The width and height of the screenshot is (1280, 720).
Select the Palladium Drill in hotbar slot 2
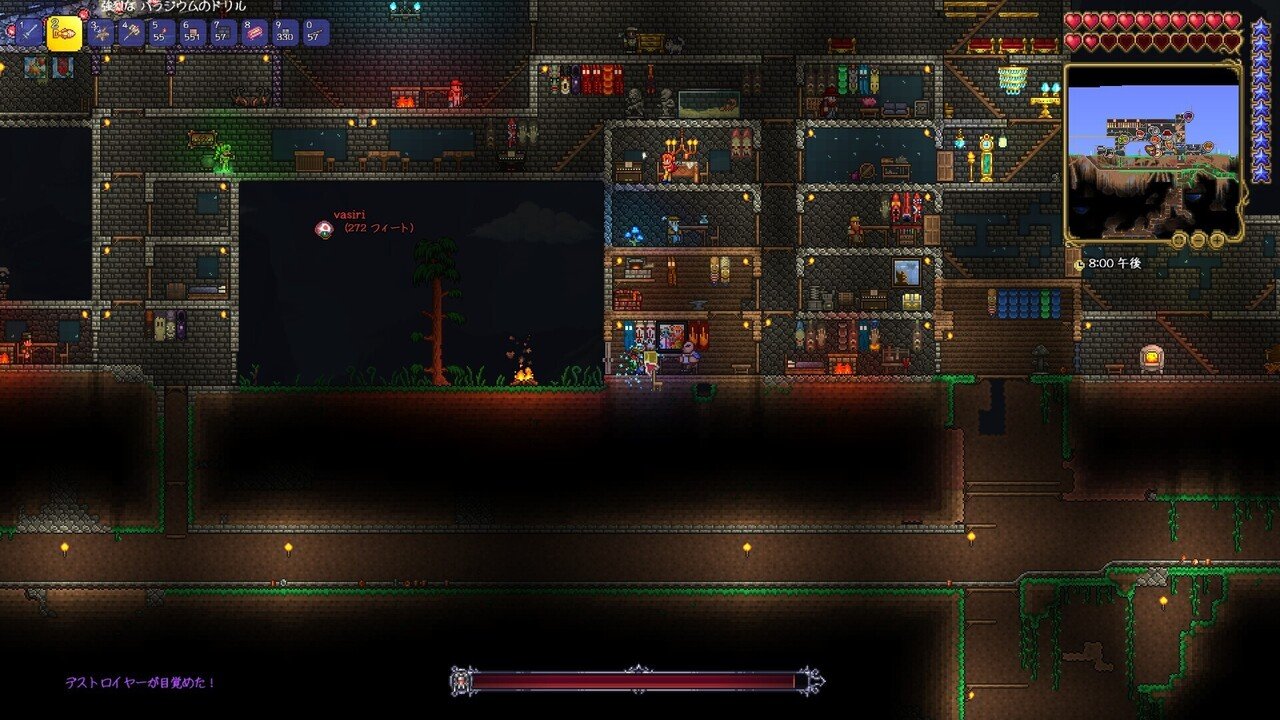click(x=64, y=33)
